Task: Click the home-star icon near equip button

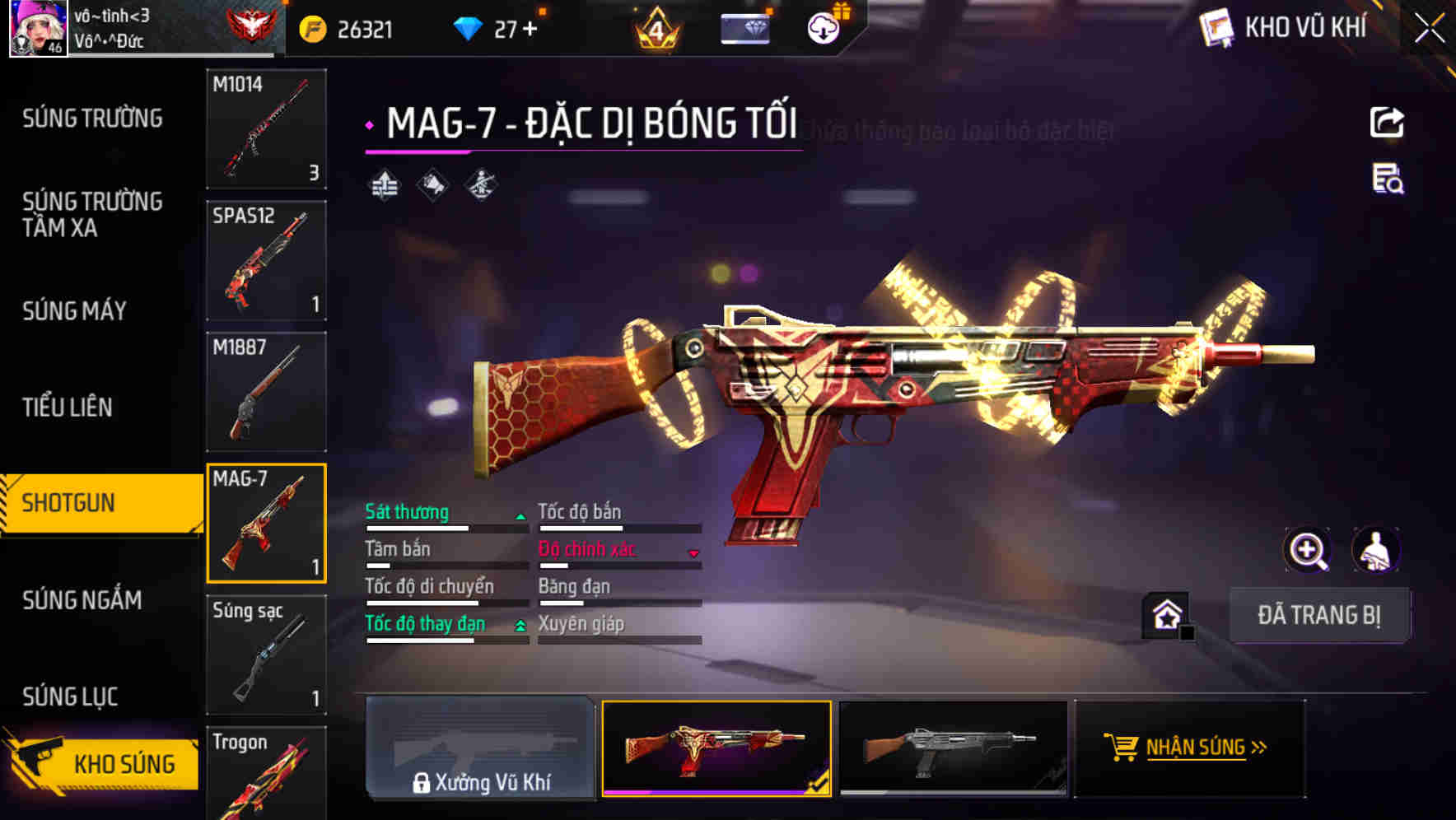Action: point(1164,615)
